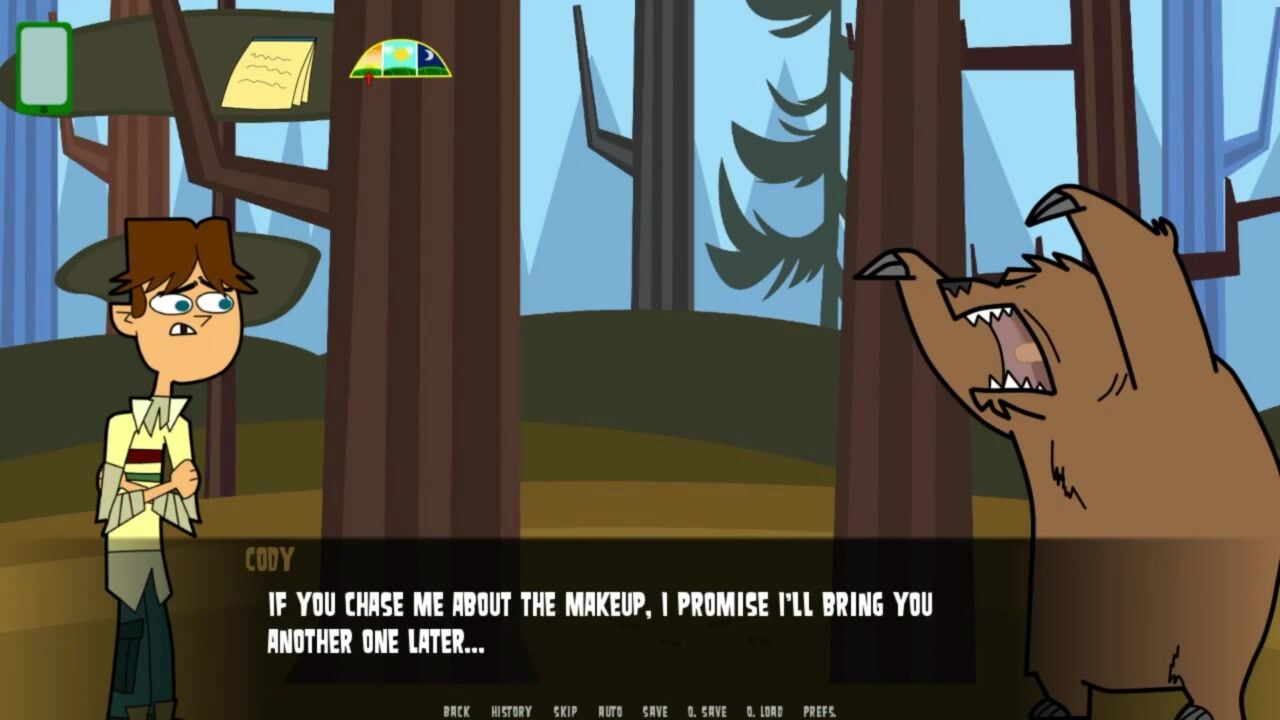Click the day-night time dial
This screenshot has width=1280, height=720.
point(400,60)
